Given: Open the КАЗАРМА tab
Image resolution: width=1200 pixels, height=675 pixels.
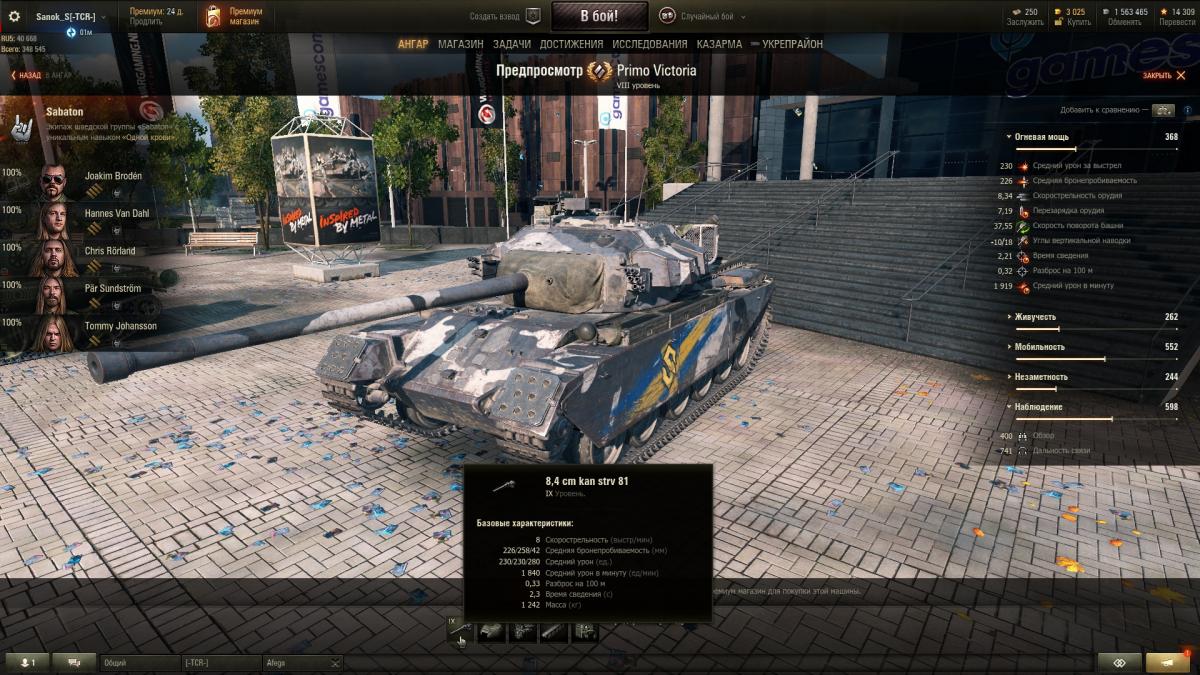Looking at the screenshot, I should click(719, 44).
